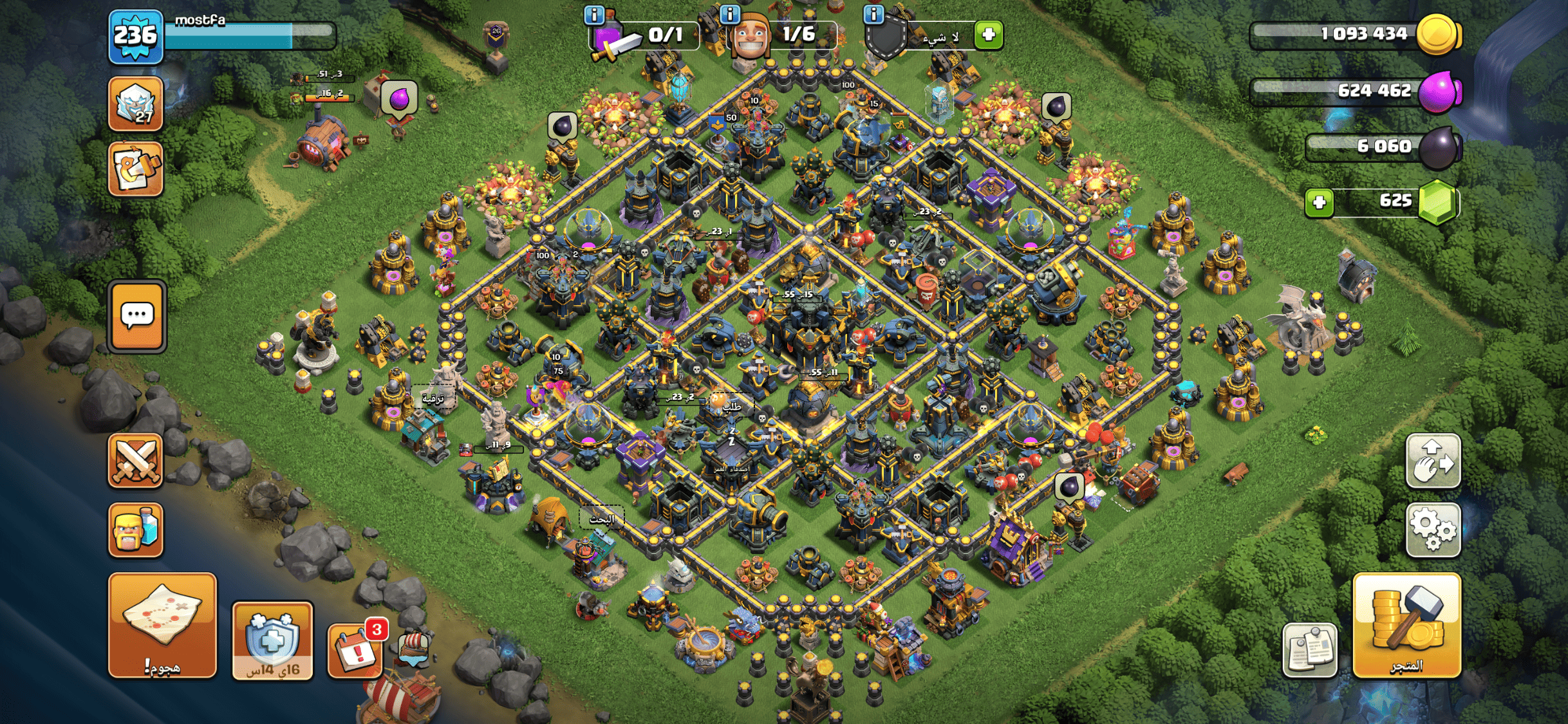Open the clipboard notes button
The image size is (1568, 724).
pos(1309,650)
